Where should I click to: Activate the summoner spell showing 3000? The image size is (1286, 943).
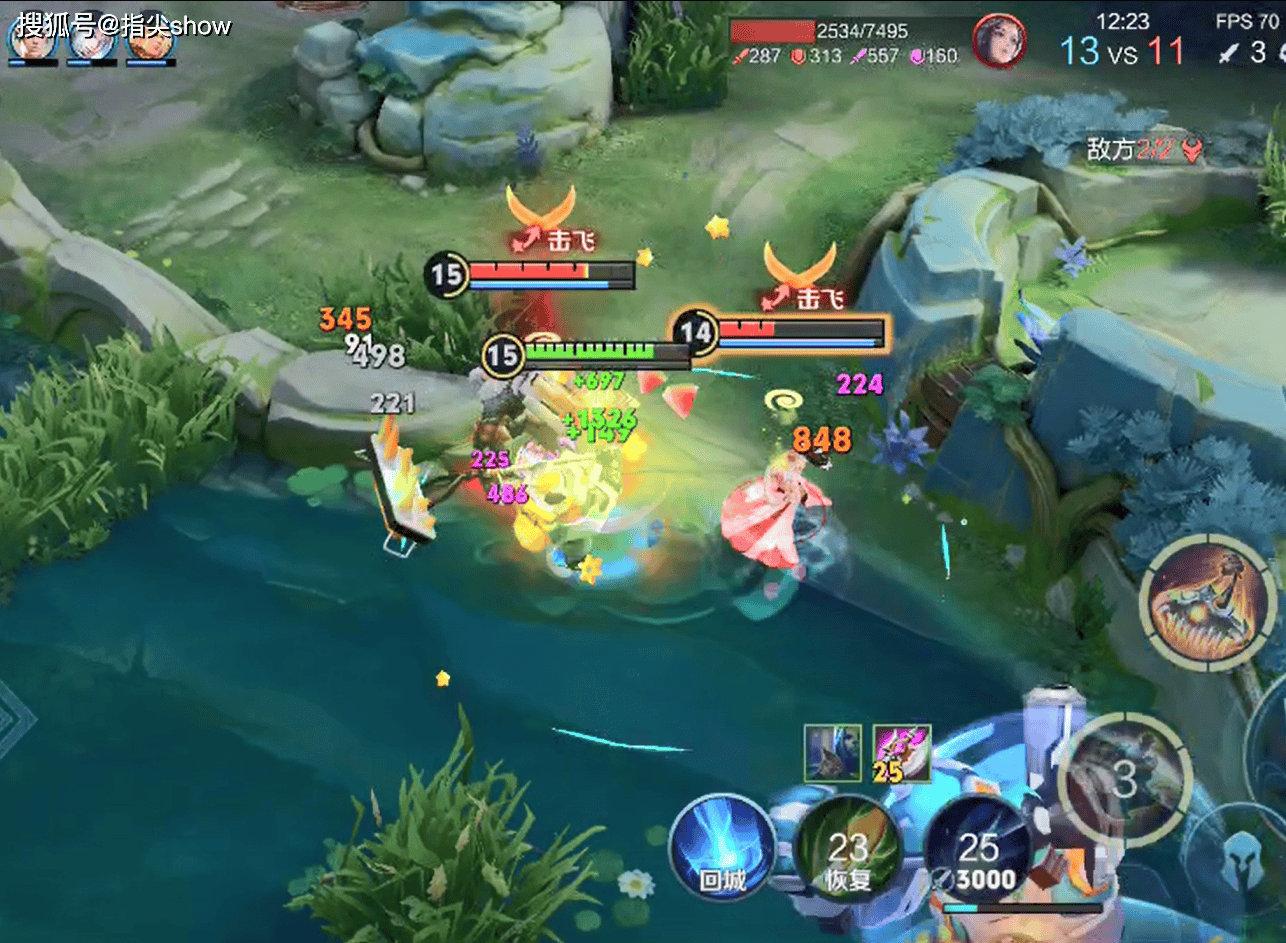pos(979,851)
